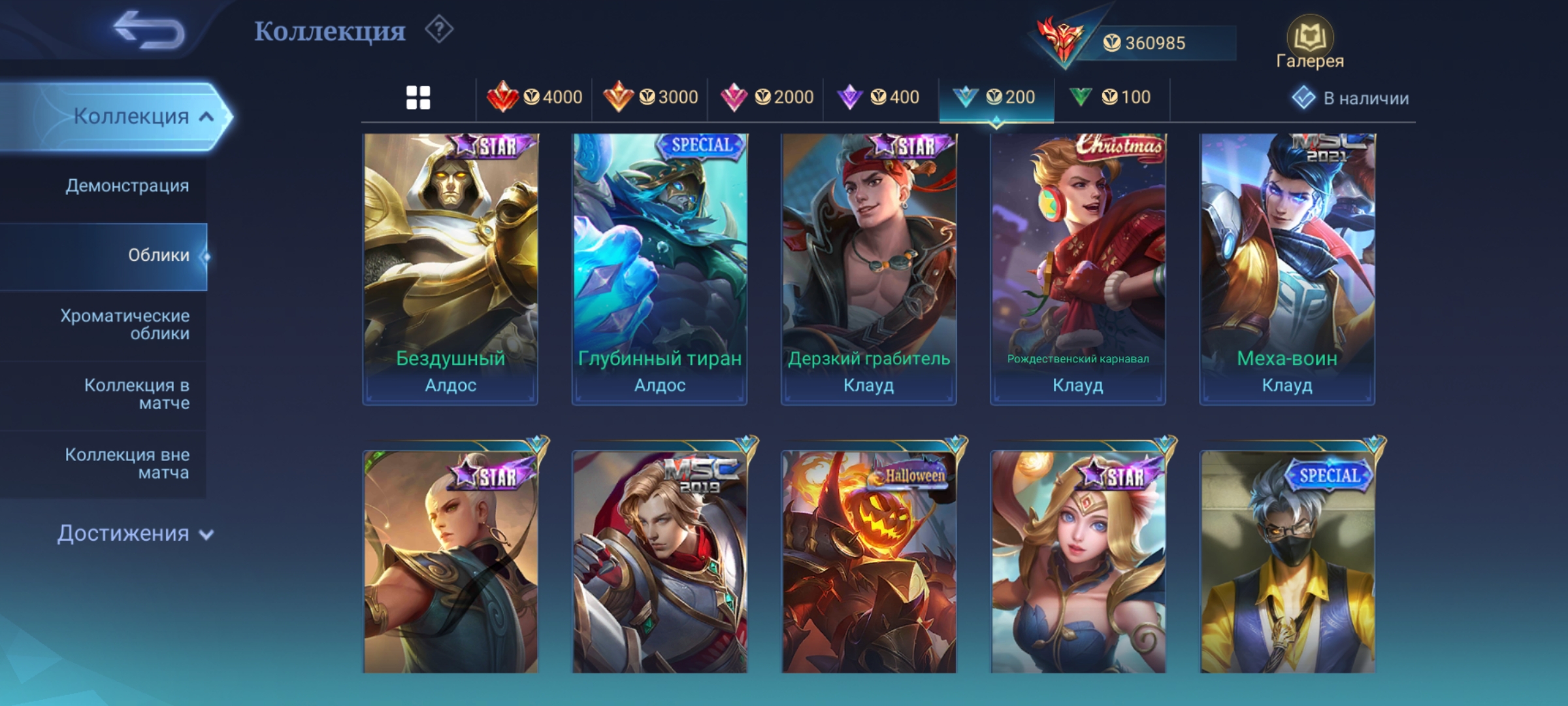
Task: Filter skins by 3000 points tier
Action: pos(650,98)
